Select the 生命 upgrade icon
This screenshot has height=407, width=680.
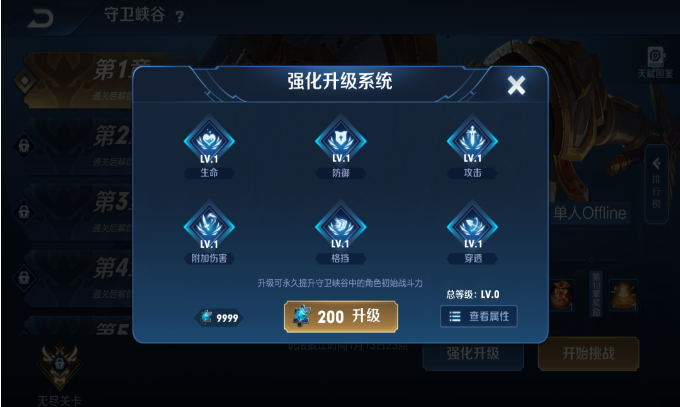click(x=209, y=142)
